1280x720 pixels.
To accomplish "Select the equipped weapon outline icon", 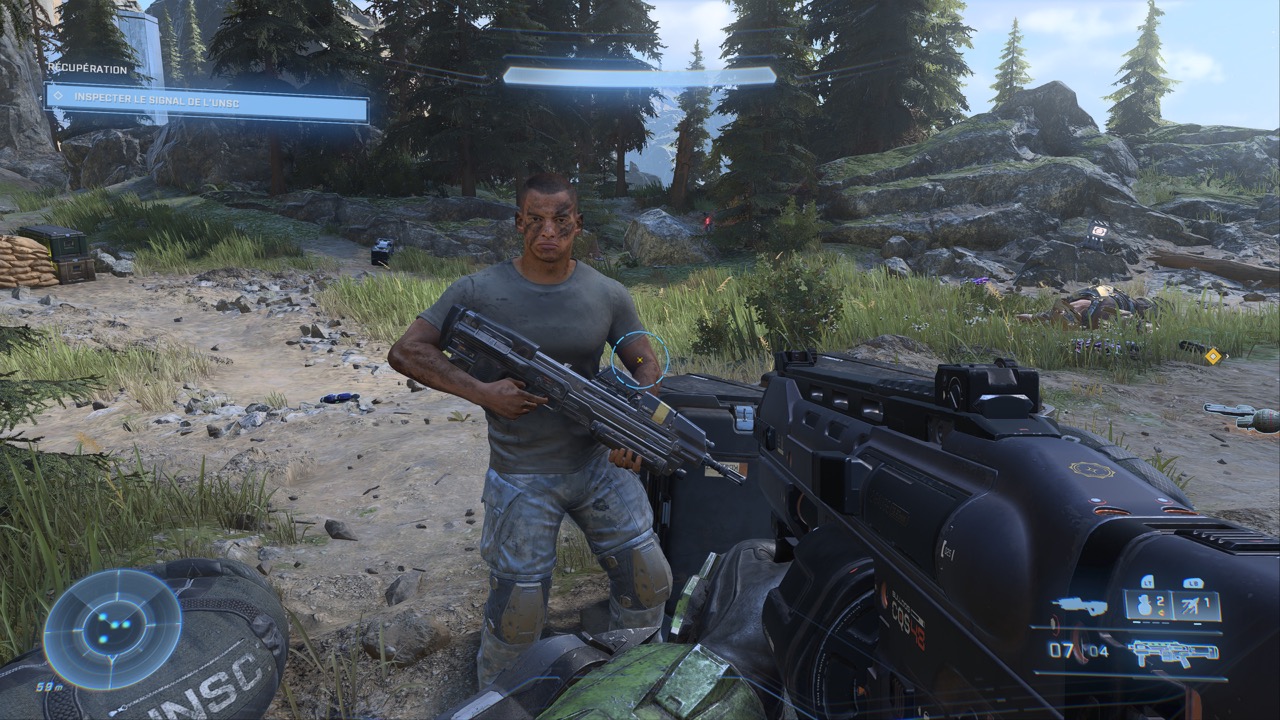I will 1174,653.
